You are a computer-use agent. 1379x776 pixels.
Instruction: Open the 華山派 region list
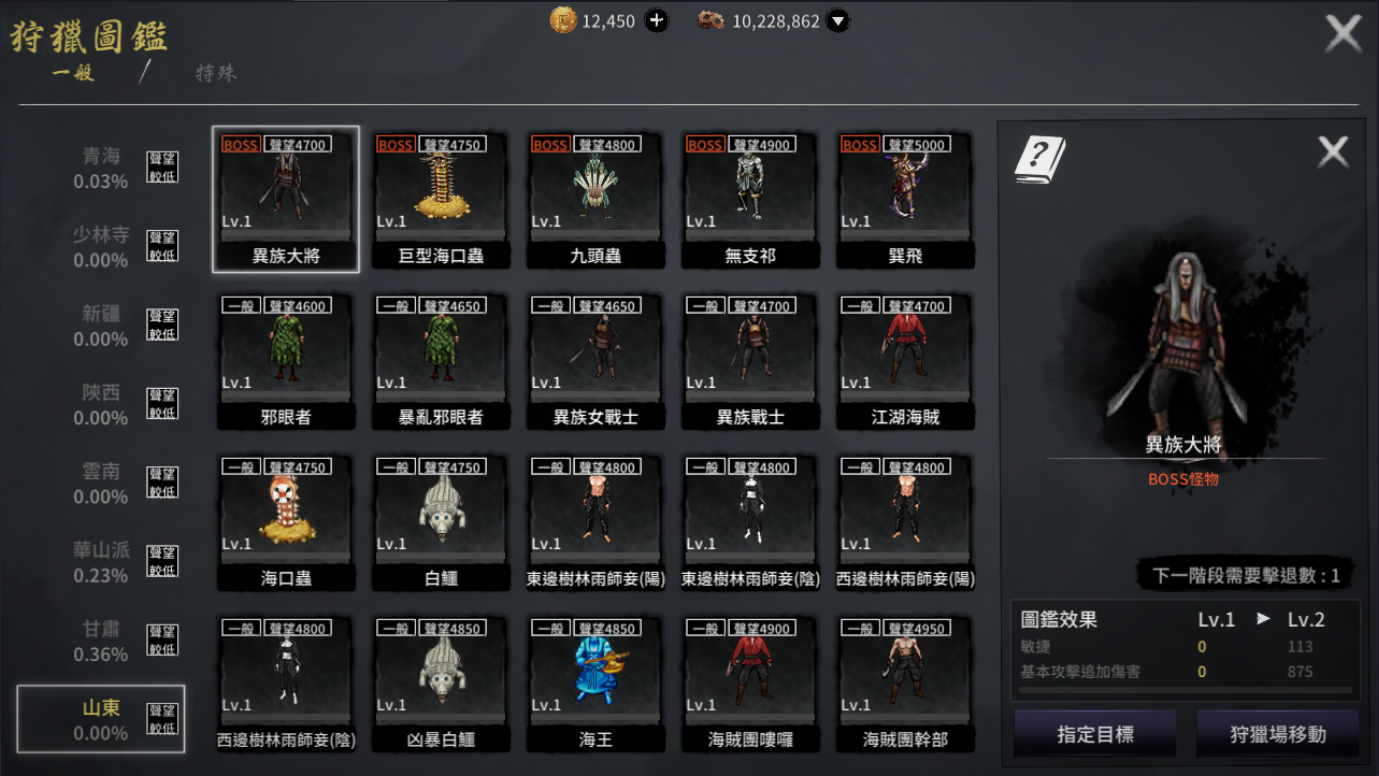pyautogui.click(x=102, y=562)
